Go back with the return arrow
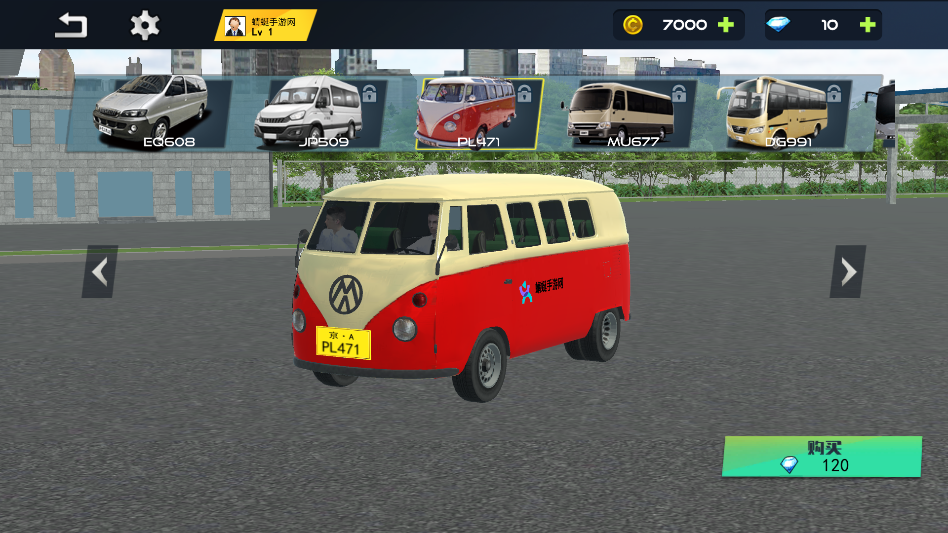 pyautogui.click(x=71, y=25)
